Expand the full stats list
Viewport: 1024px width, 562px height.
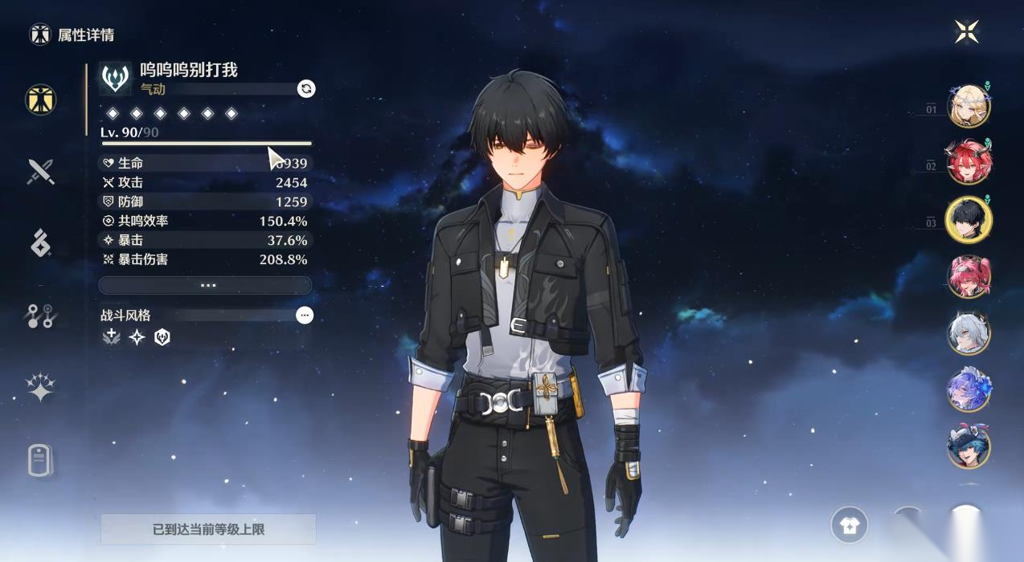pyautogui.click(x=206, y=285)
